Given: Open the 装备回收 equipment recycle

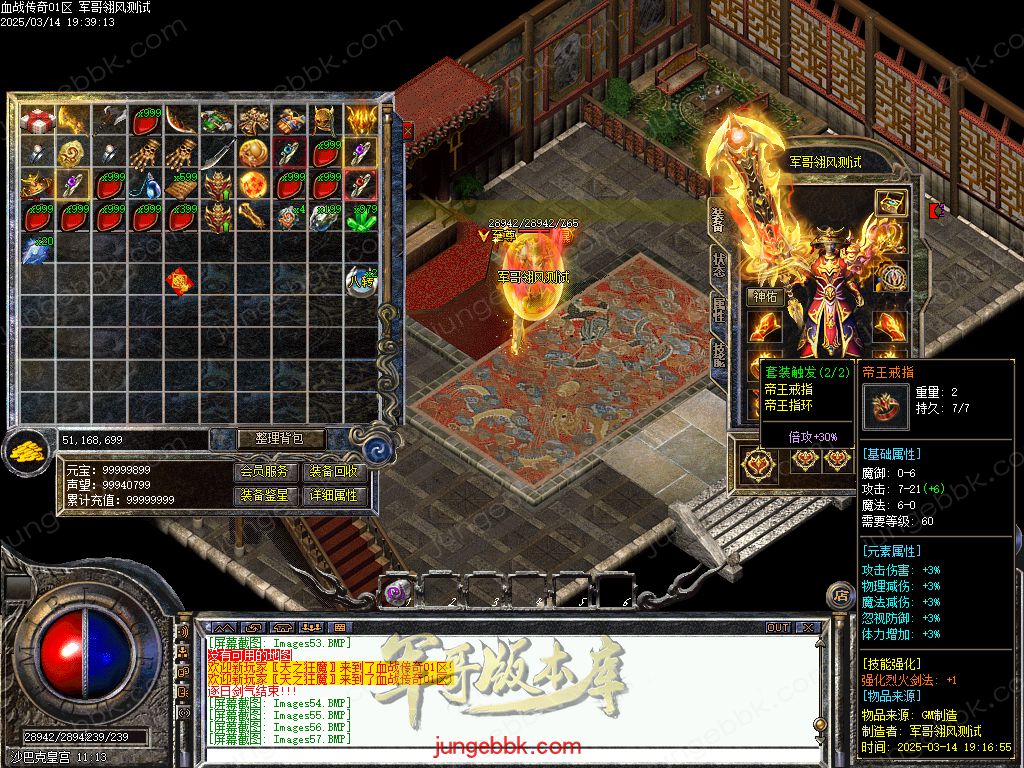Looking at the screenshot, I should pos(334,471).
